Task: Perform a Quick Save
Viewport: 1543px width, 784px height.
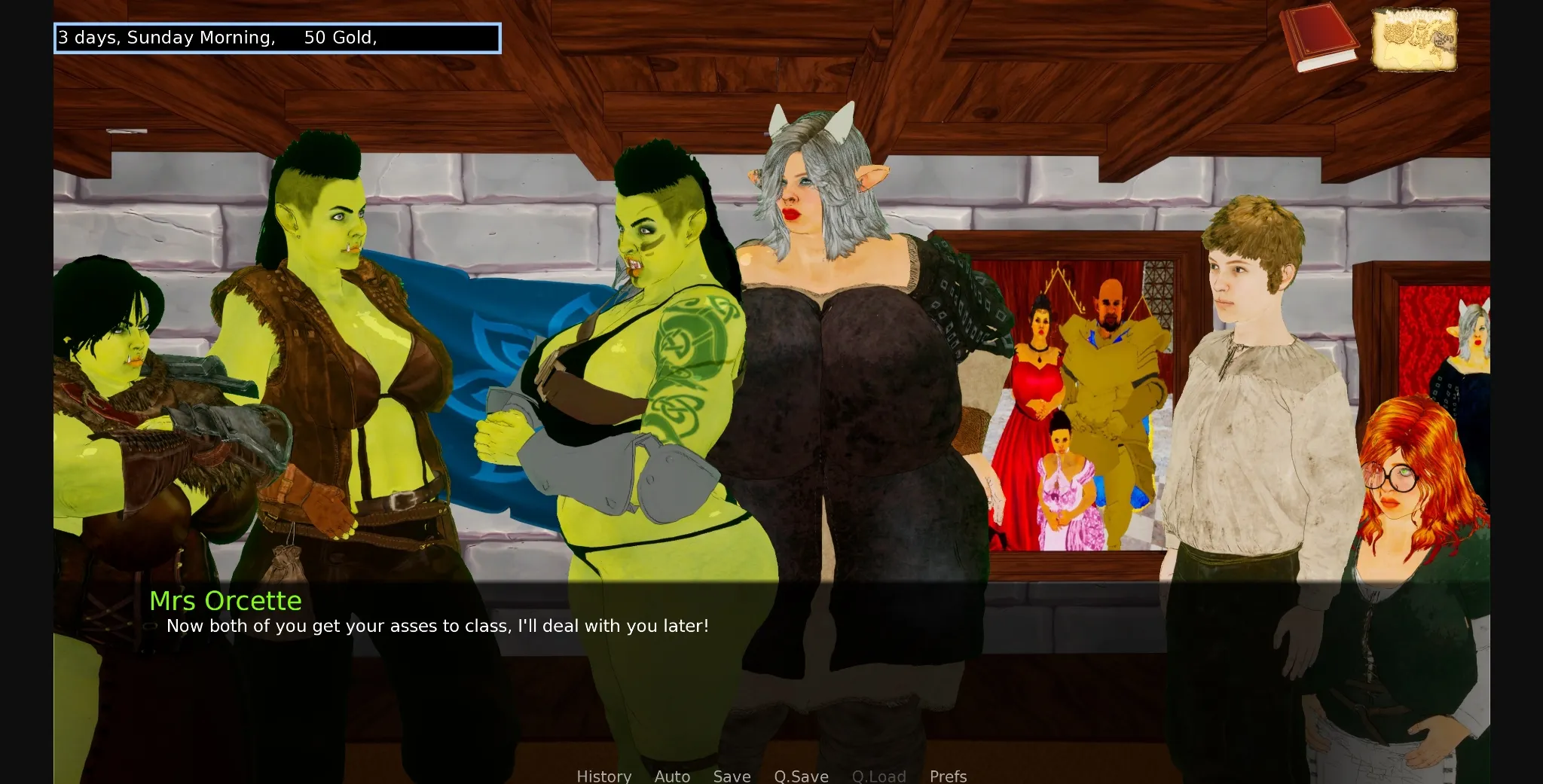Action: click(x=801, y=776)
